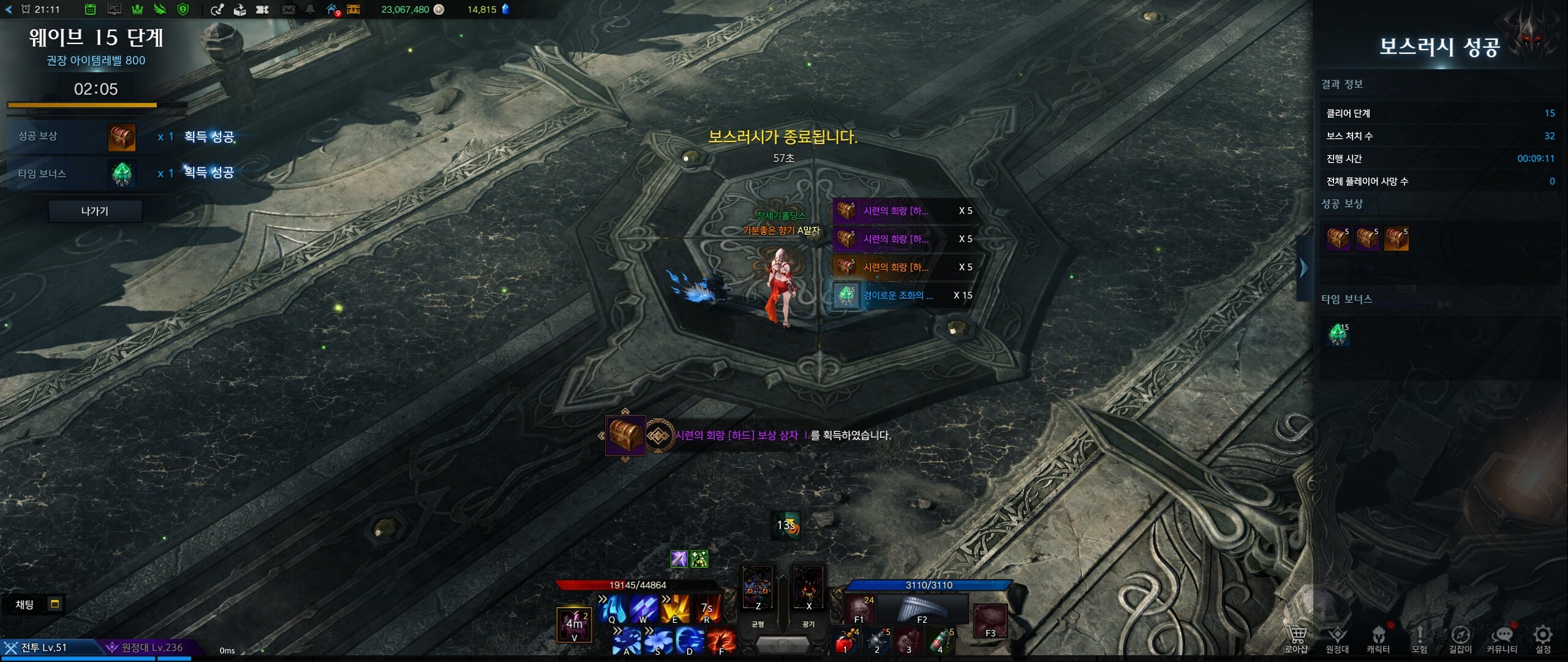Use the red potion in slot 1
The height and width of the screenshot is (662, 1568).
point(846,642)
